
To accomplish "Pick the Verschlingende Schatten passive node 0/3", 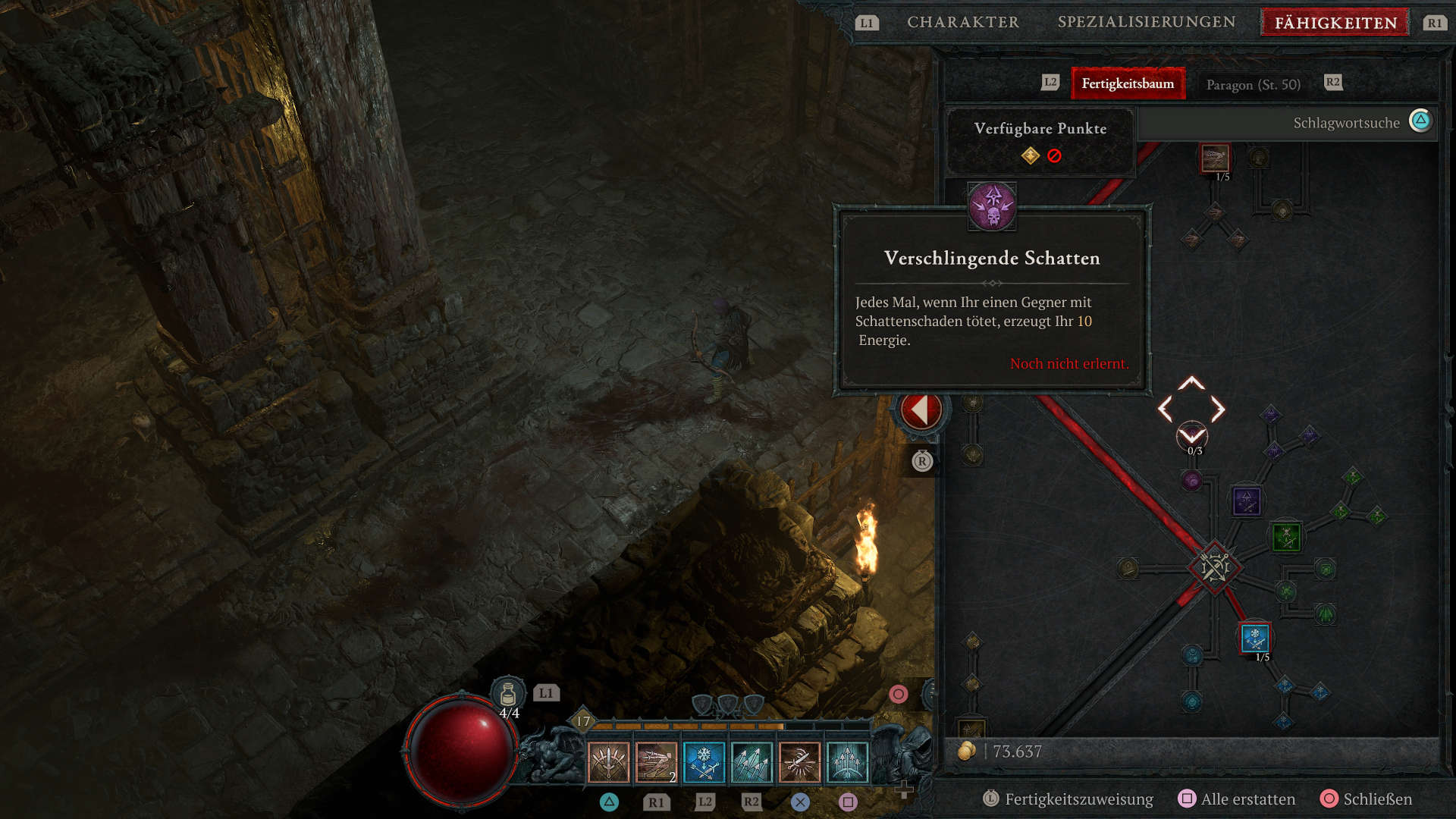I will (x=1191, y=435).
